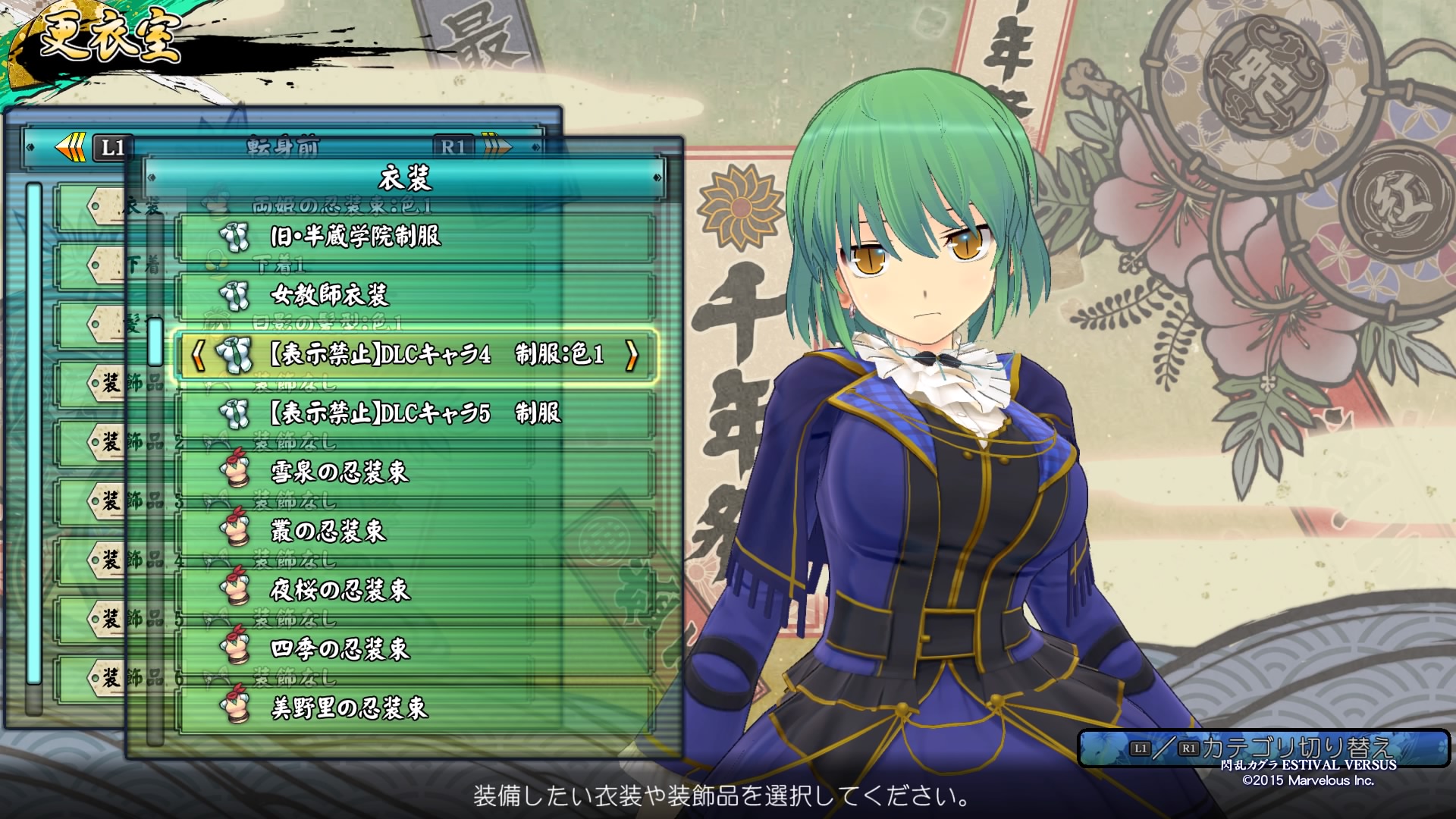Click the outfit list scrollbar thumb
The height and width of the screenshot is (819, 1456).
coord(155,341)
